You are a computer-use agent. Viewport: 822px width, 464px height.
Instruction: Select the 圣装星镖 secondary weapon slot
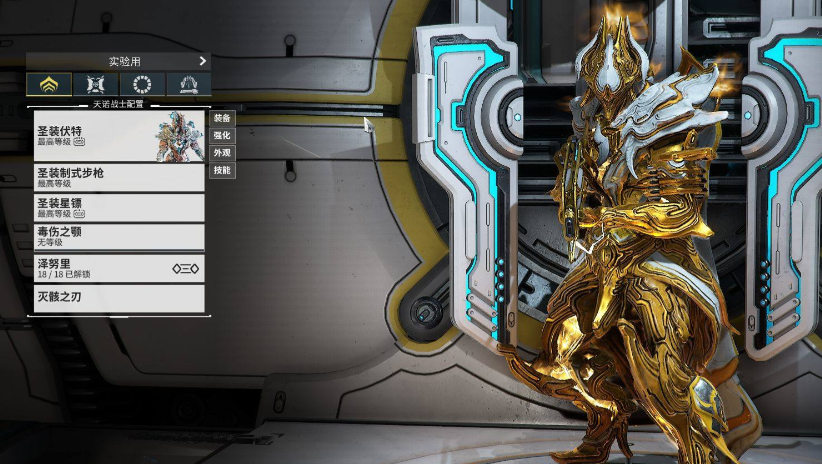(x=118, y=207)
